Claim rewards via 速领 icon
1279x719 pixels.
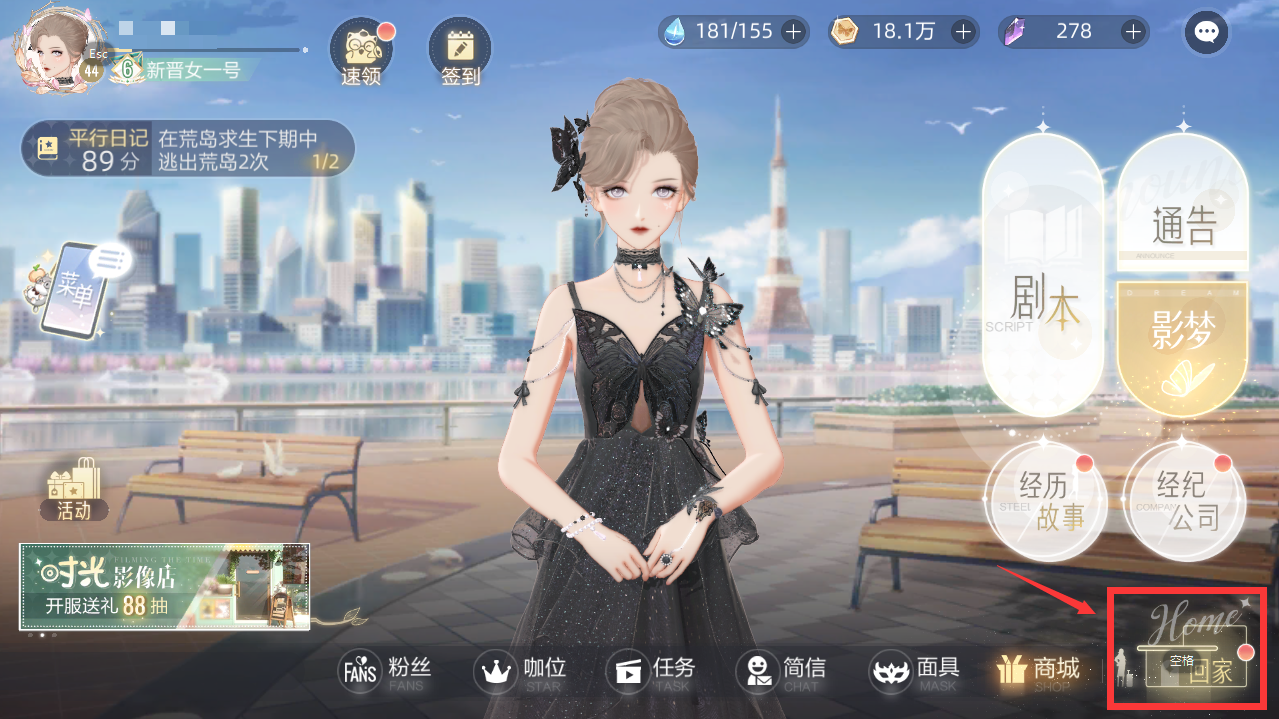[361, 50]
